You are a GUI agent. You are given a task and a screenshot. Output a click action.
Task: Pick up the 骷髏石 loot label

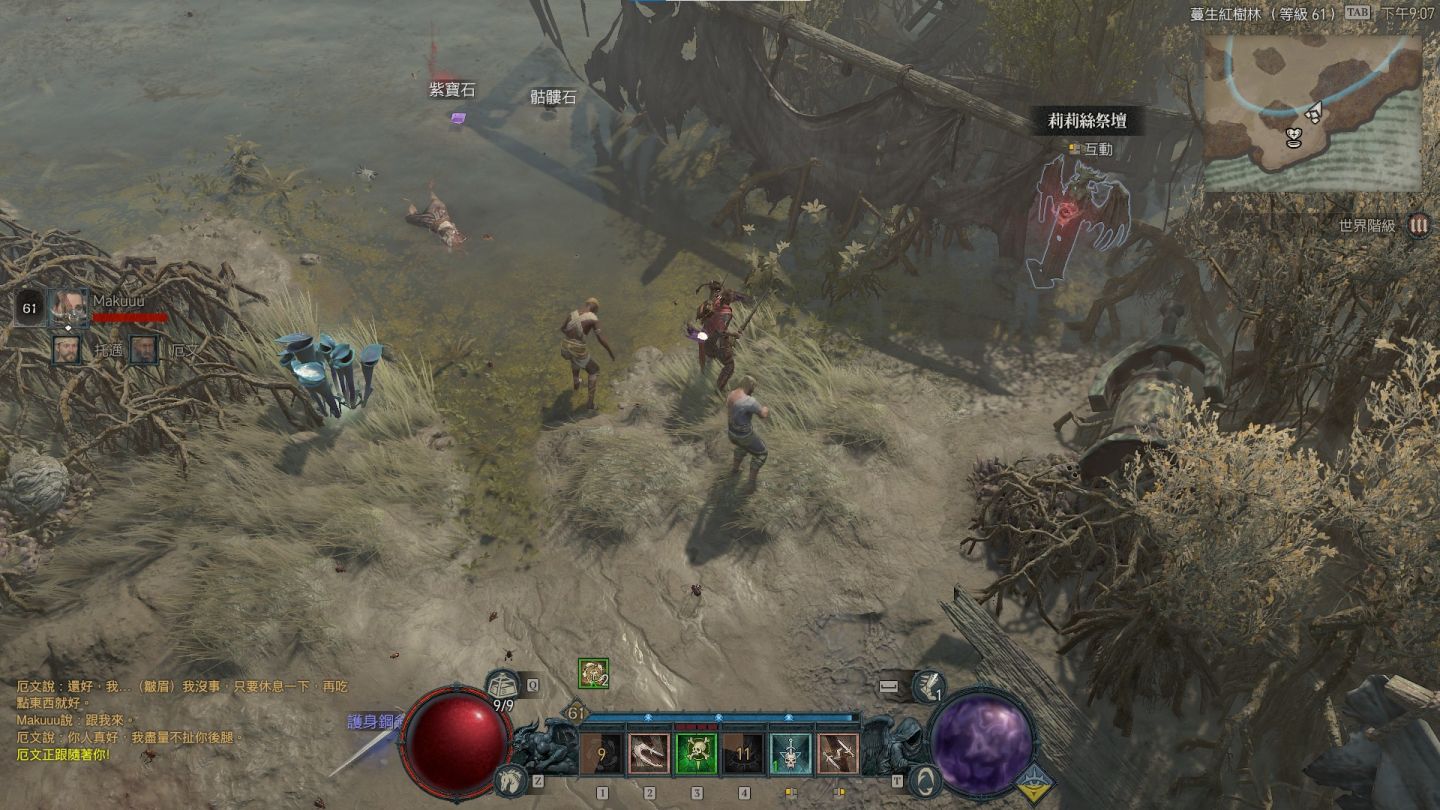553,97
